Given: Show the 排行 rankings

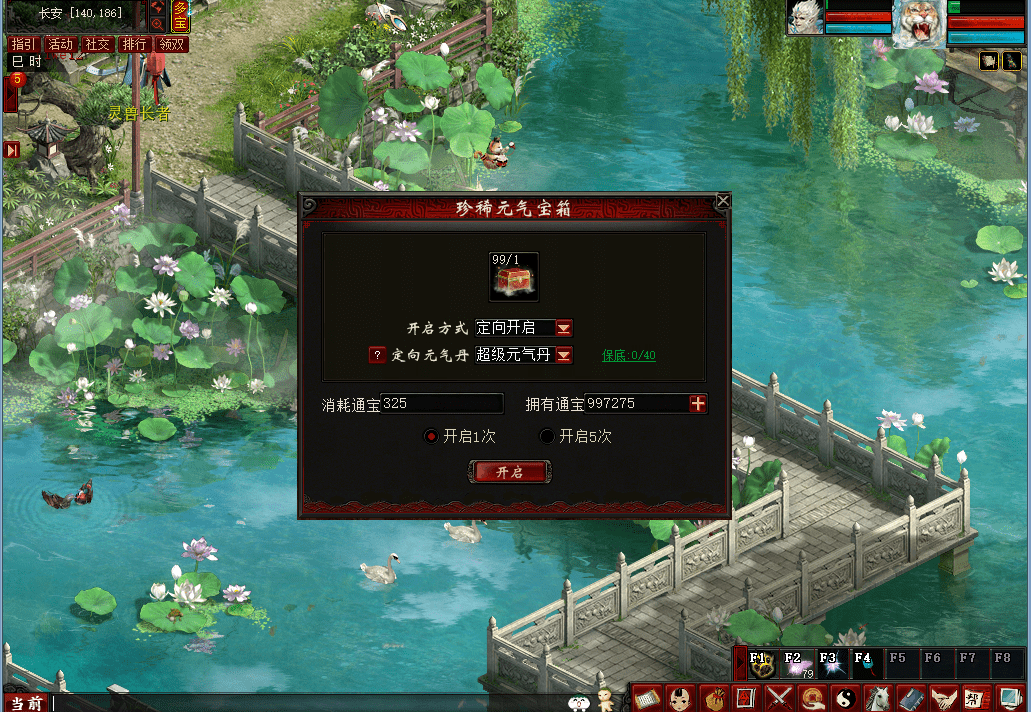Looking at the screenshot, I should 135,44.
